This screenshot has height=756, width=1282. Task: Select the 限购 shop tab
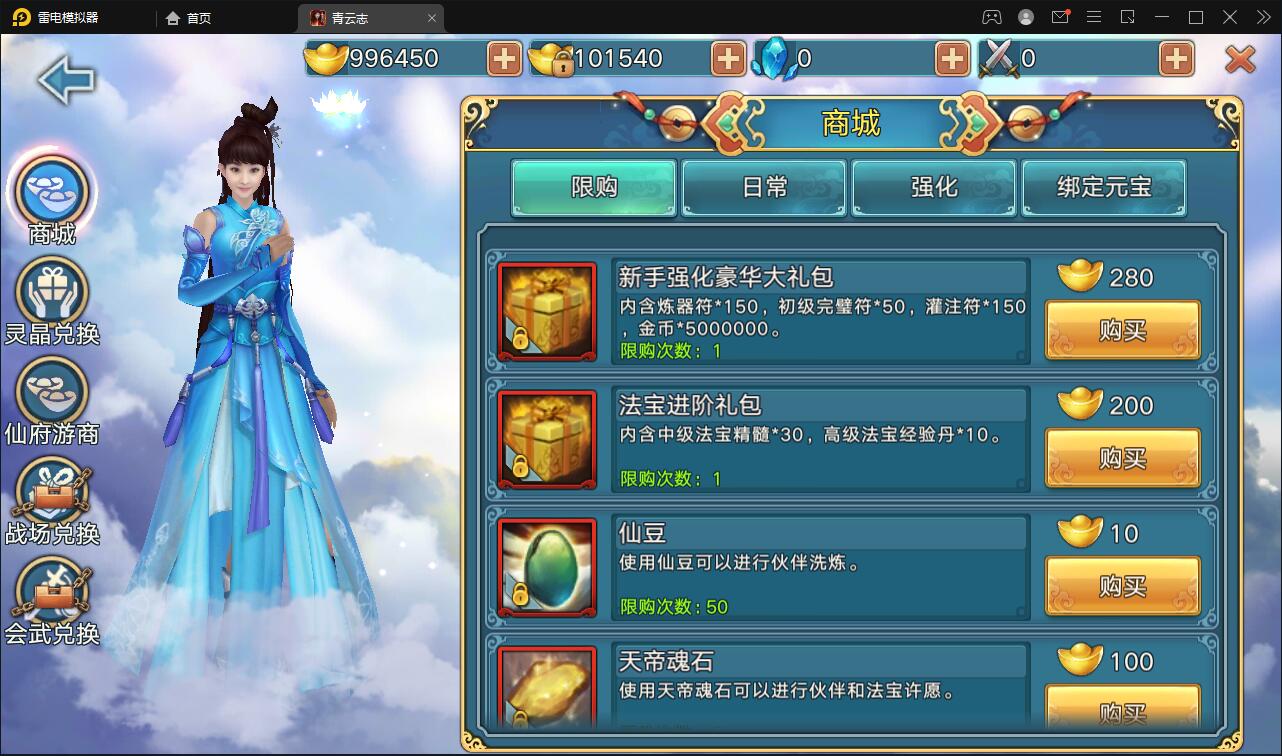click(x=593, y=187)
